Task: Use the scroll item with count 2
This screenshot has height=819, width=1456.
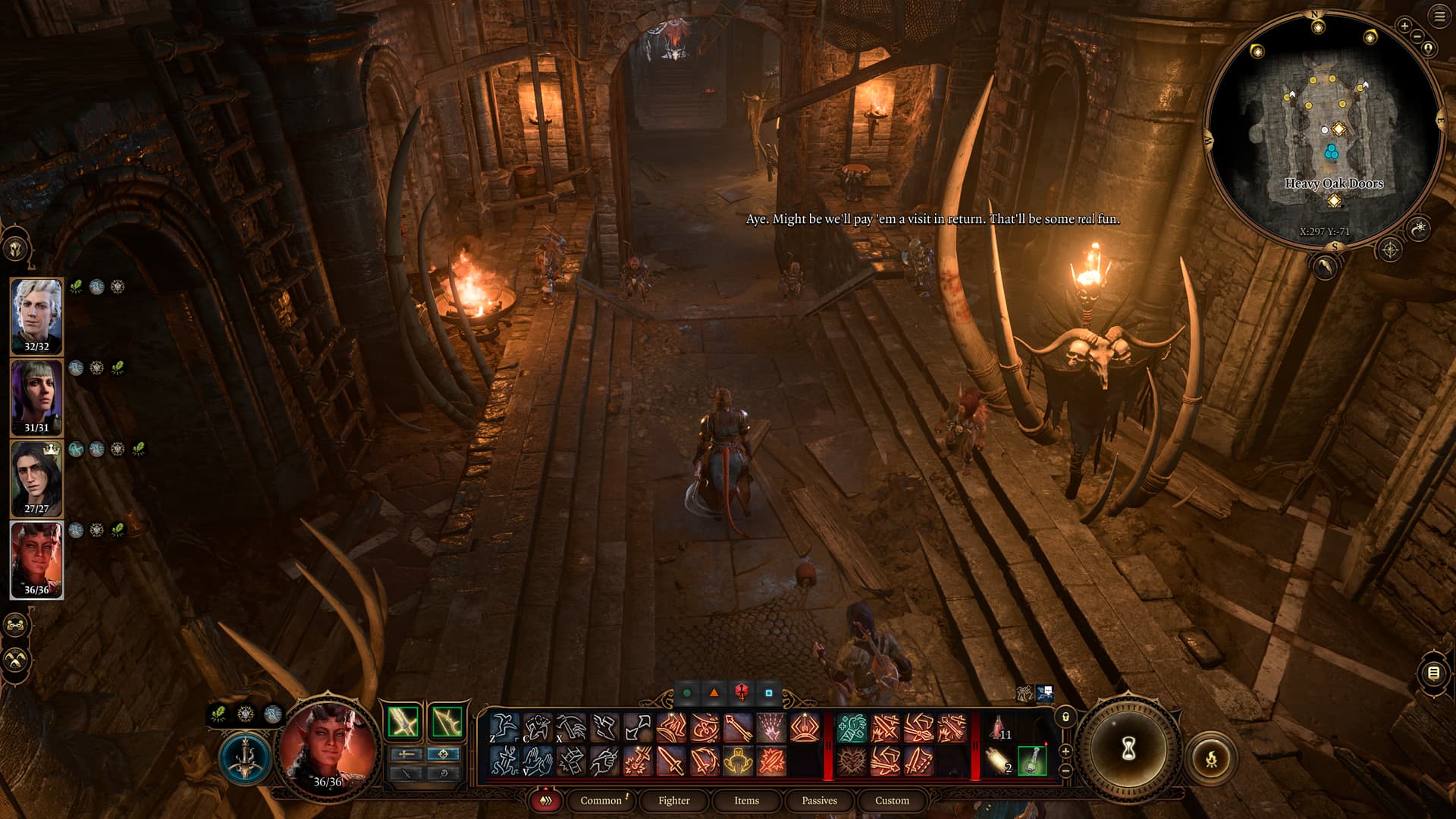Action: [x=999, y=761]
